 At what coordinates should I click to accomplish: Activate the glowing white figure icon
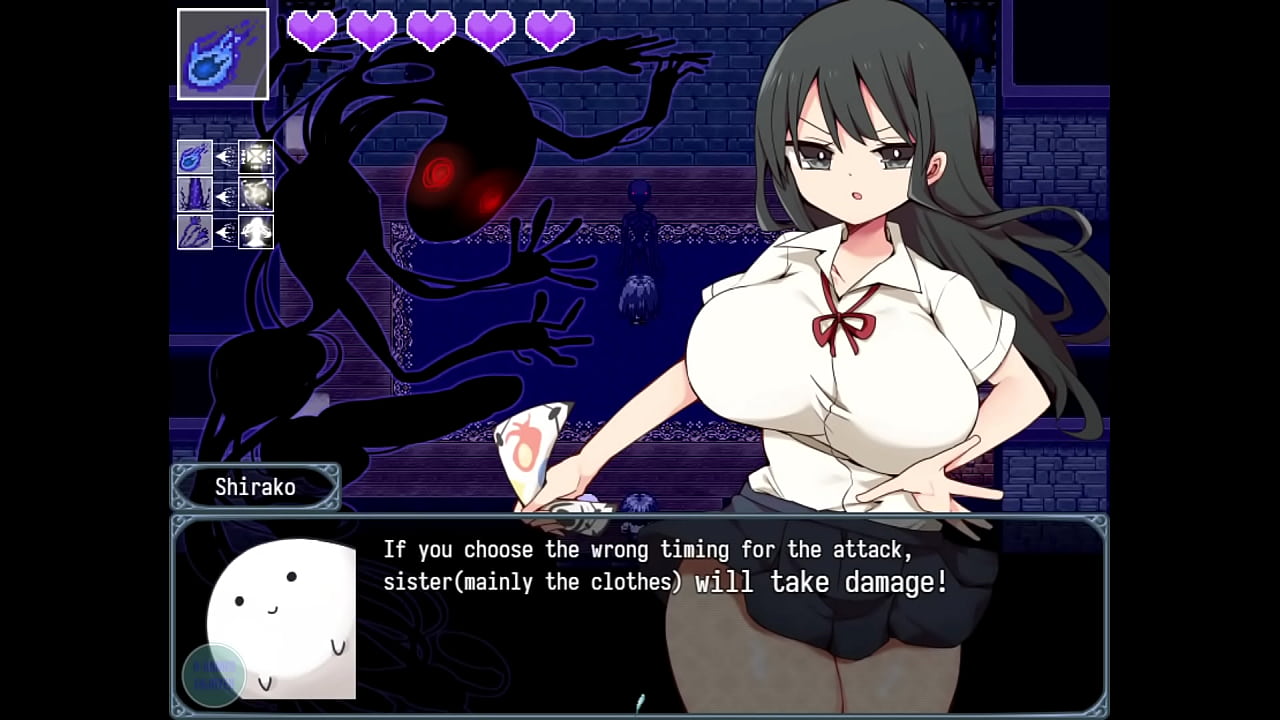tap(257, 232)
